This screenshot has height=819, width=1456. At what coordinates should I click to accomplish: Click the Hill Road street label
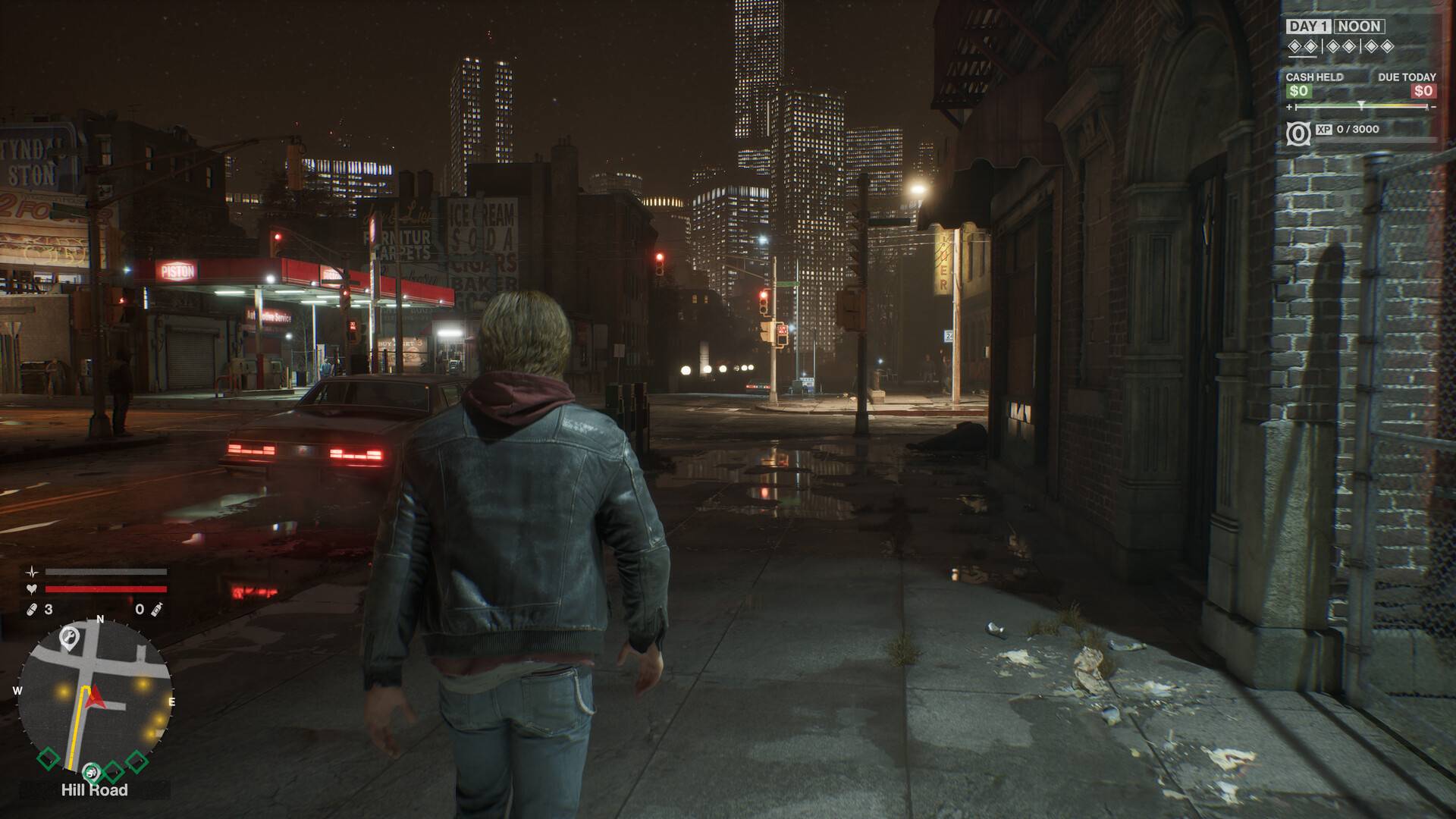pyautogui.click(x=94, y=789)
